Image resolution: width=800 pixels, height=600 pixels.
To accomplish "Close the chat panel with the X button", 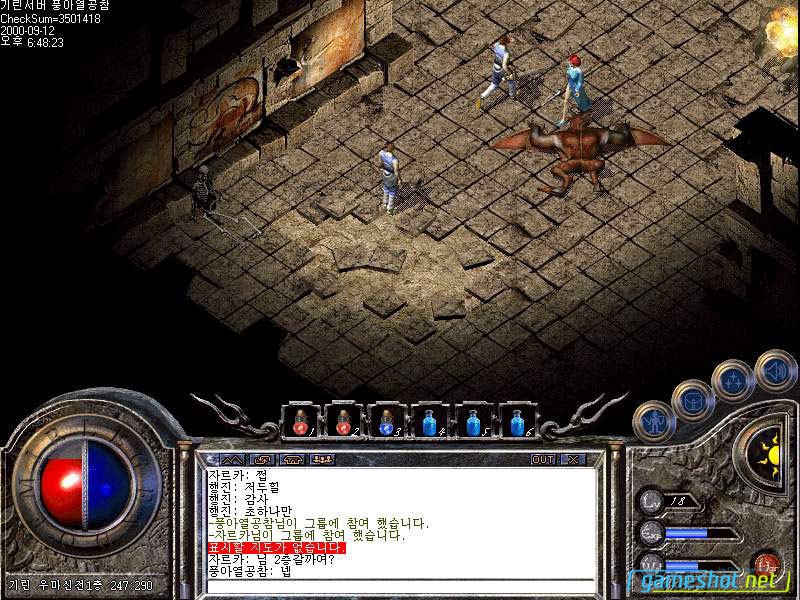I will [572, 459].
